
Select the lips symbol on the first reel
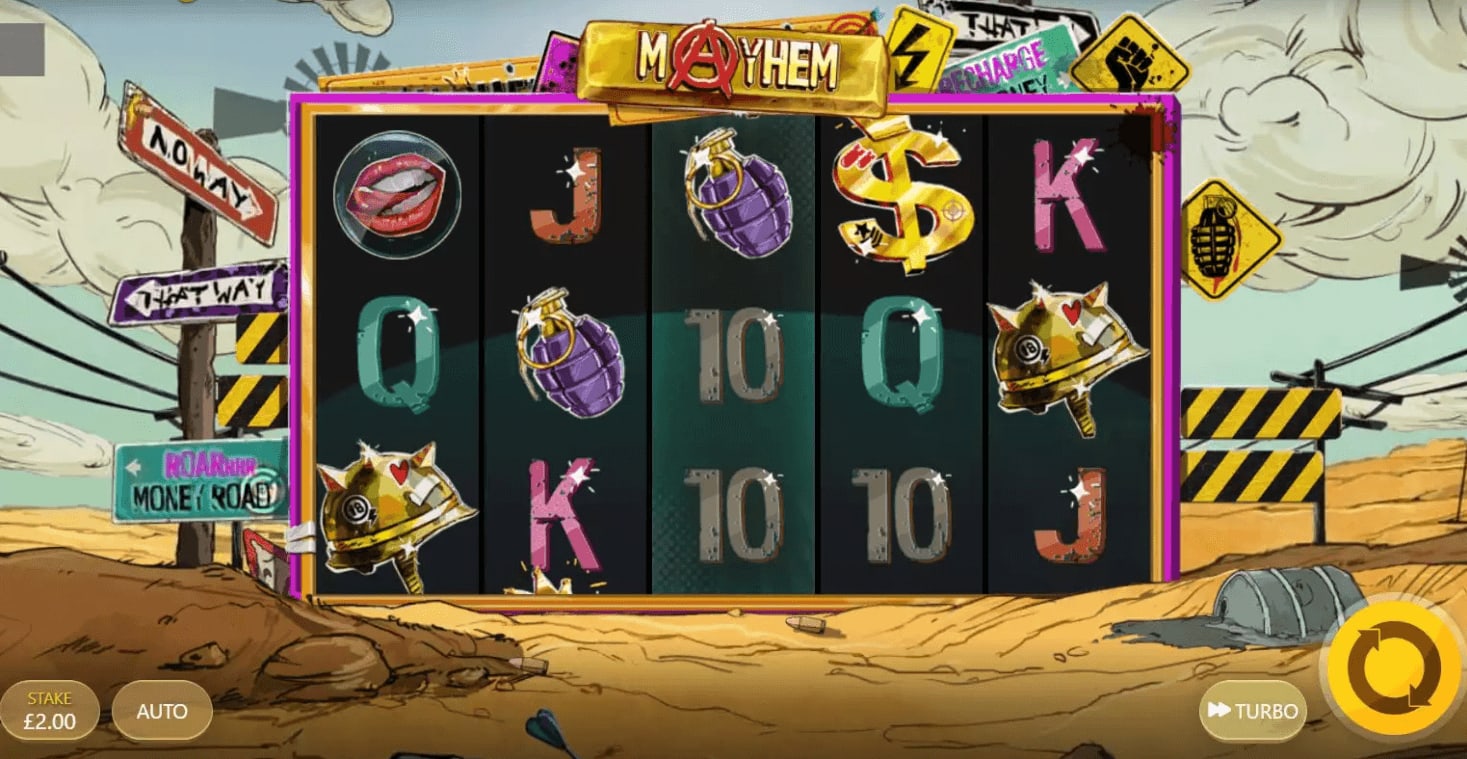click(398, 197)
